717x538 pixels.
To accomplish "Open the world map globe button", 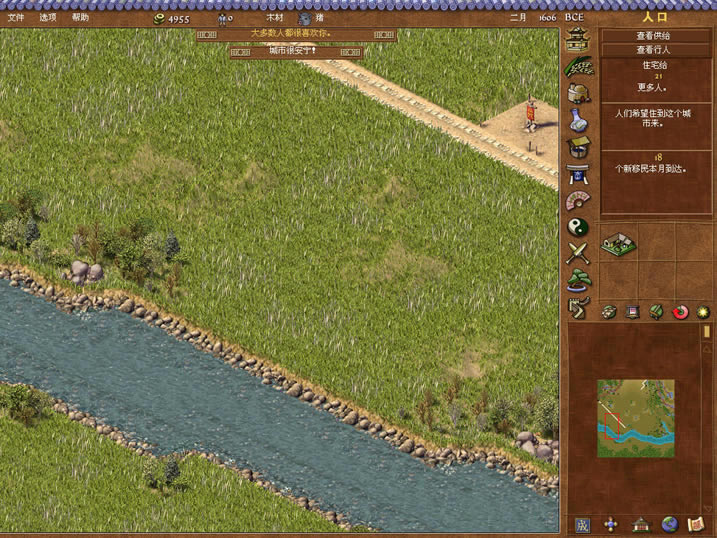I will 669,524.
